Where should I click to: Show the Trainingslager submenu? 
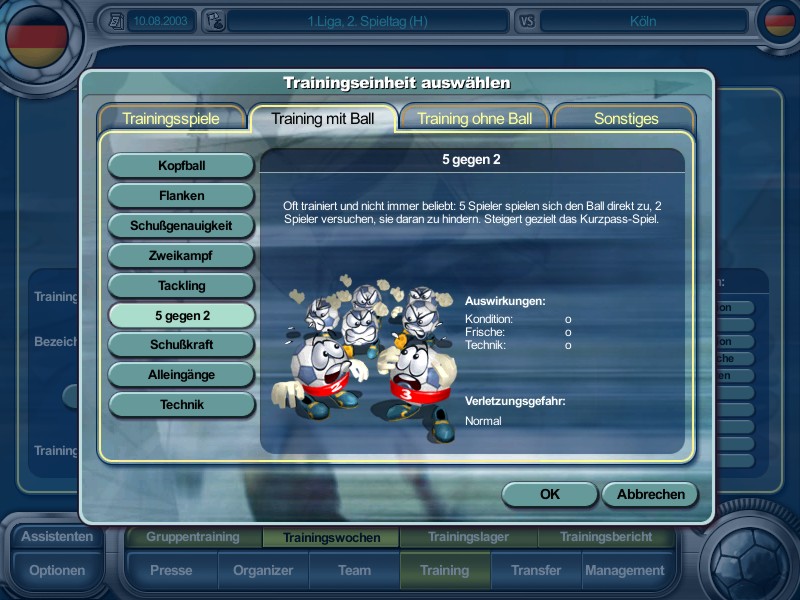(x=468, y=537)
